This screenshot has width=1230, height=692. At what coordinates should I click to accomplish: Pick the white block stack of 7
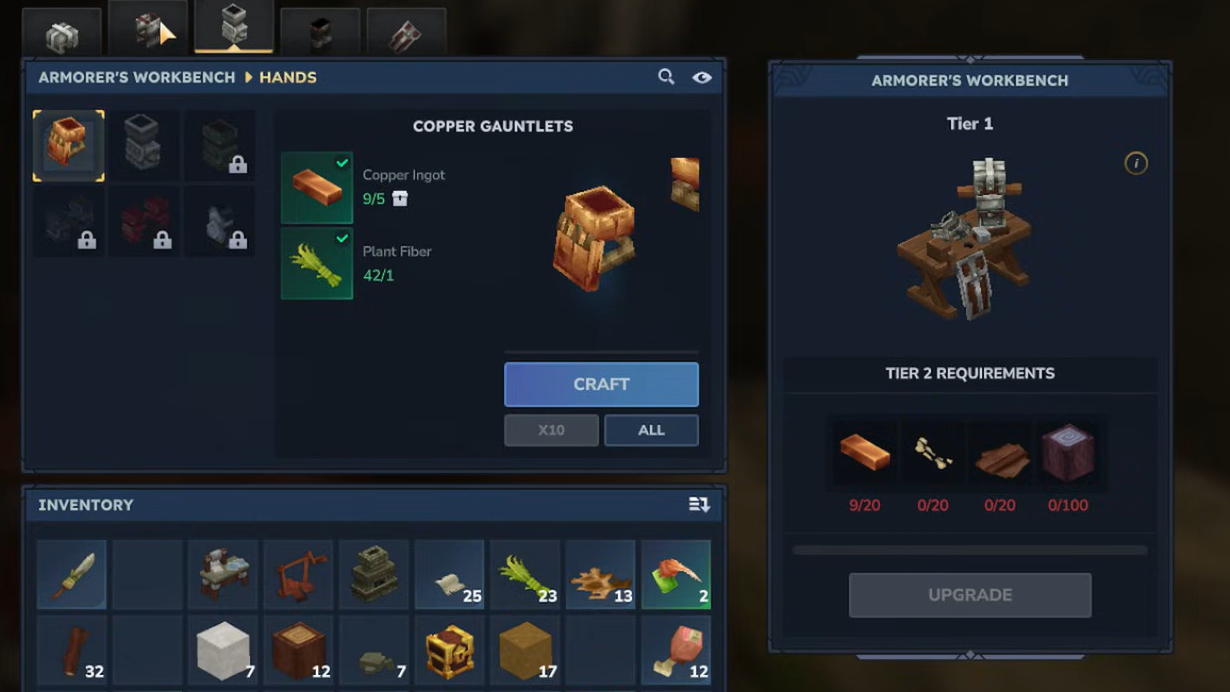coord(223,651)
